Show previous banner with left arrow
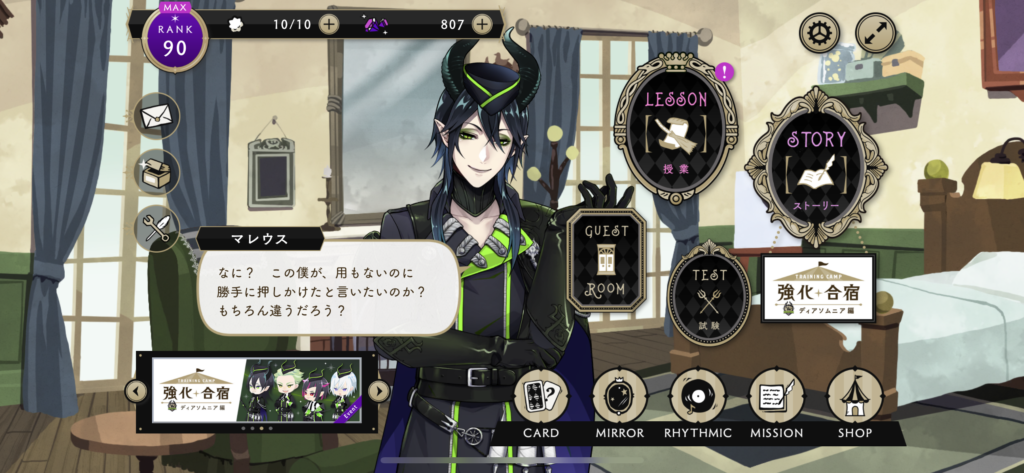This screenshot has width=1024, height=473. 137,391
